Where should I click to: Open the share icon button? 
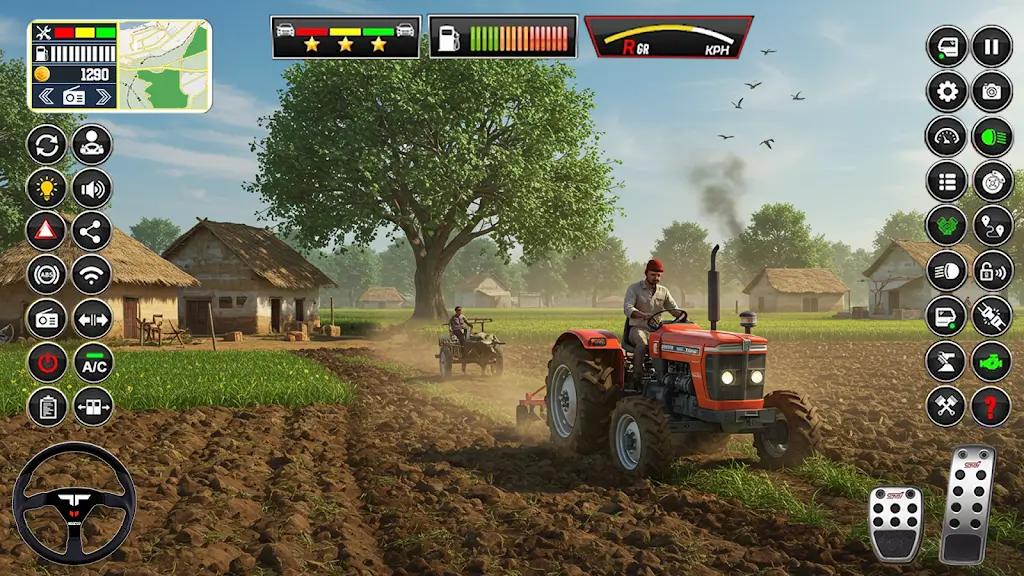click(x=92, y=231)
